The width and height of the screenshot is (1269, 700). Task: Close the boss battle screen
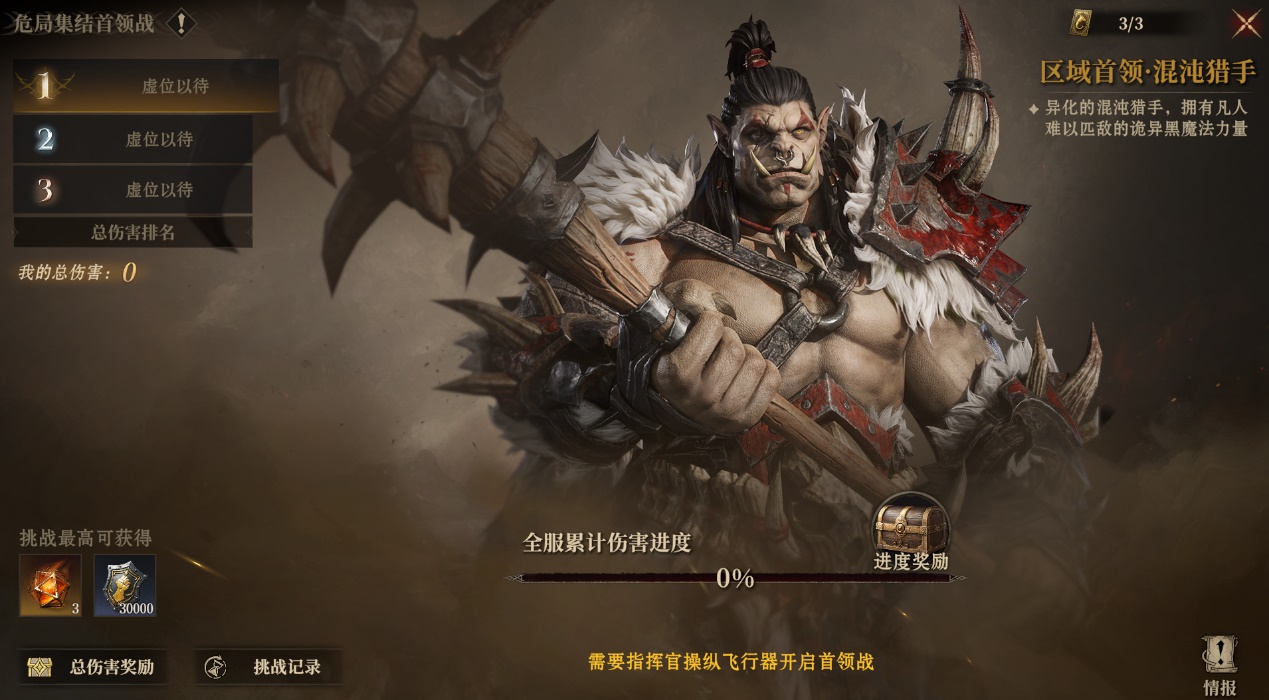(x=1245, y=22)
